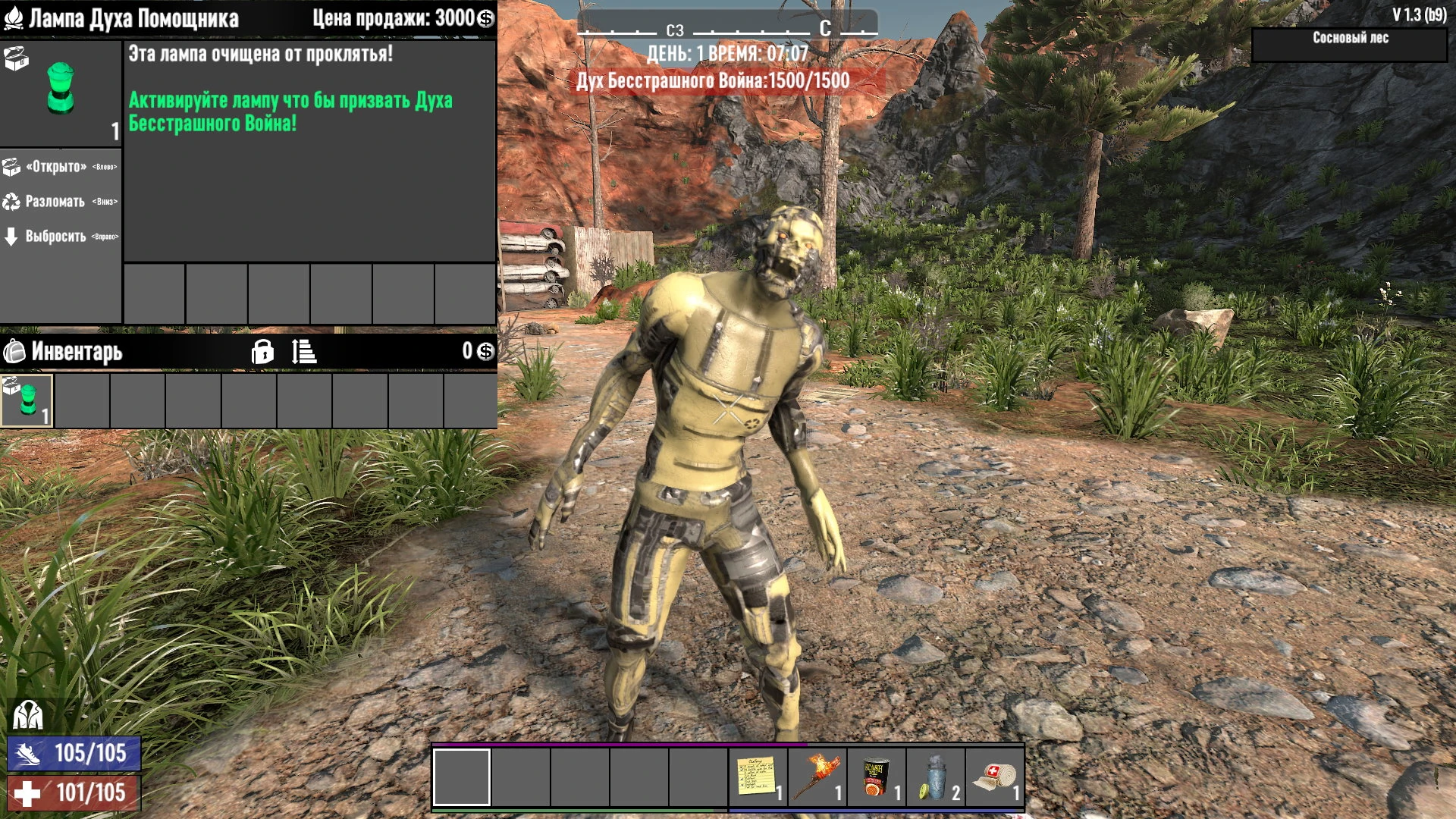Image resolution: width=1456 pixels, height=819 pixels.
Task: Select the green lamp in inventory
Action: click(x=27, y=400)
